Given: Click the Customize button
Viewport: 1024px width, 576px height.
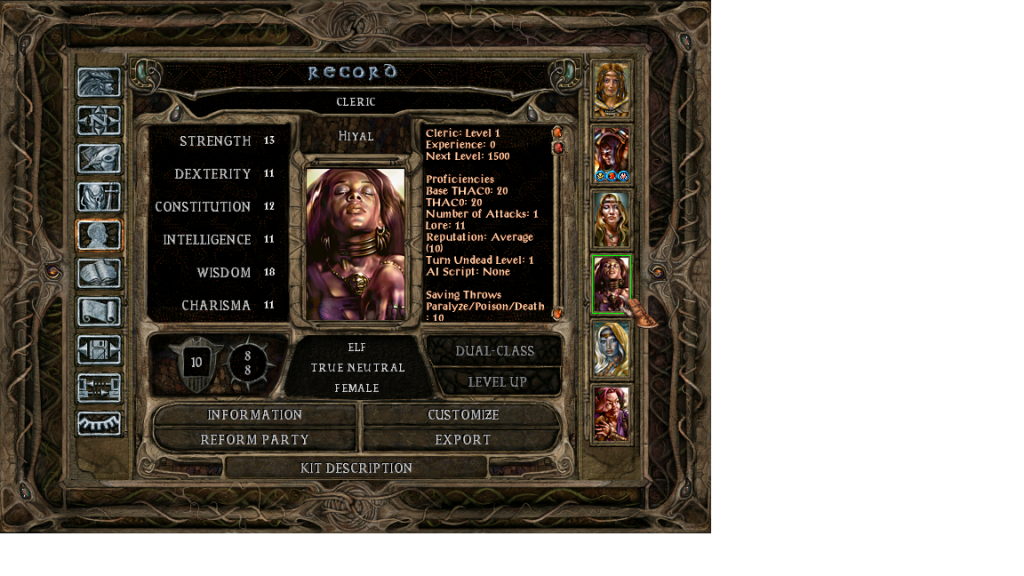Looking at the screenshot, I should [463, 415].
